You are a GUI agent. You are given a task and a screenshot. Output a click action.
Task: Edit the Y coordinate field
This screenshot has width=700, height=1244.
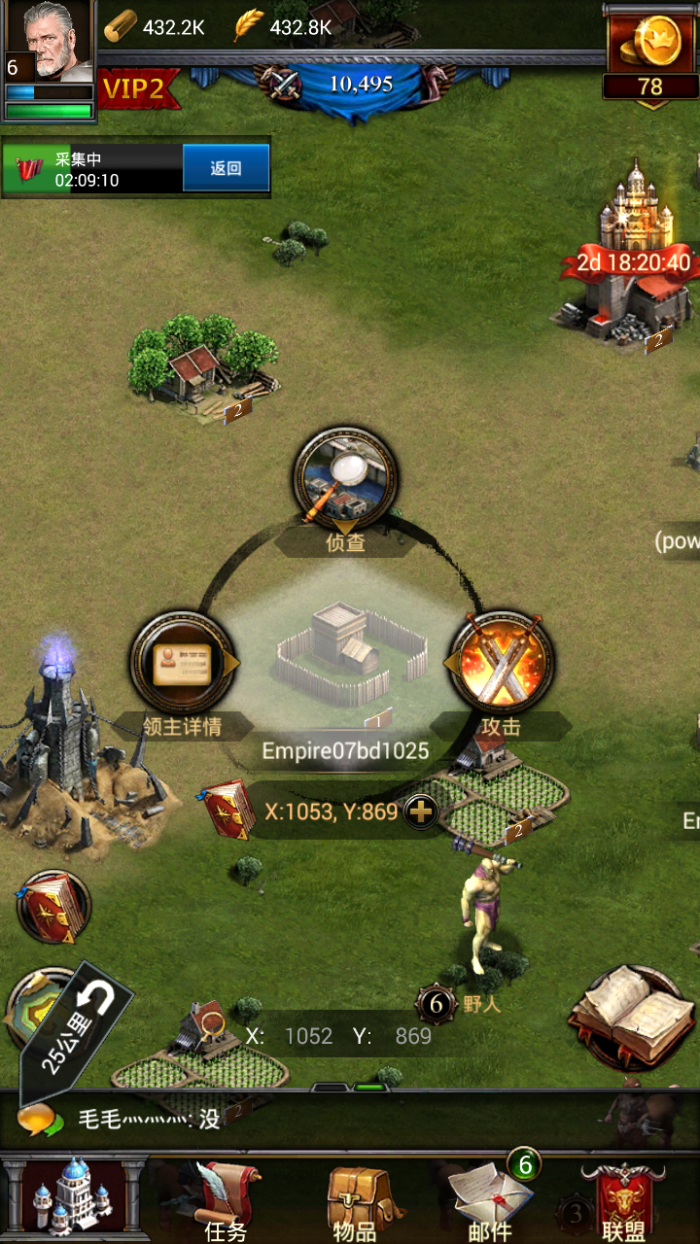pyautogui.click(x=413, y=1036)
